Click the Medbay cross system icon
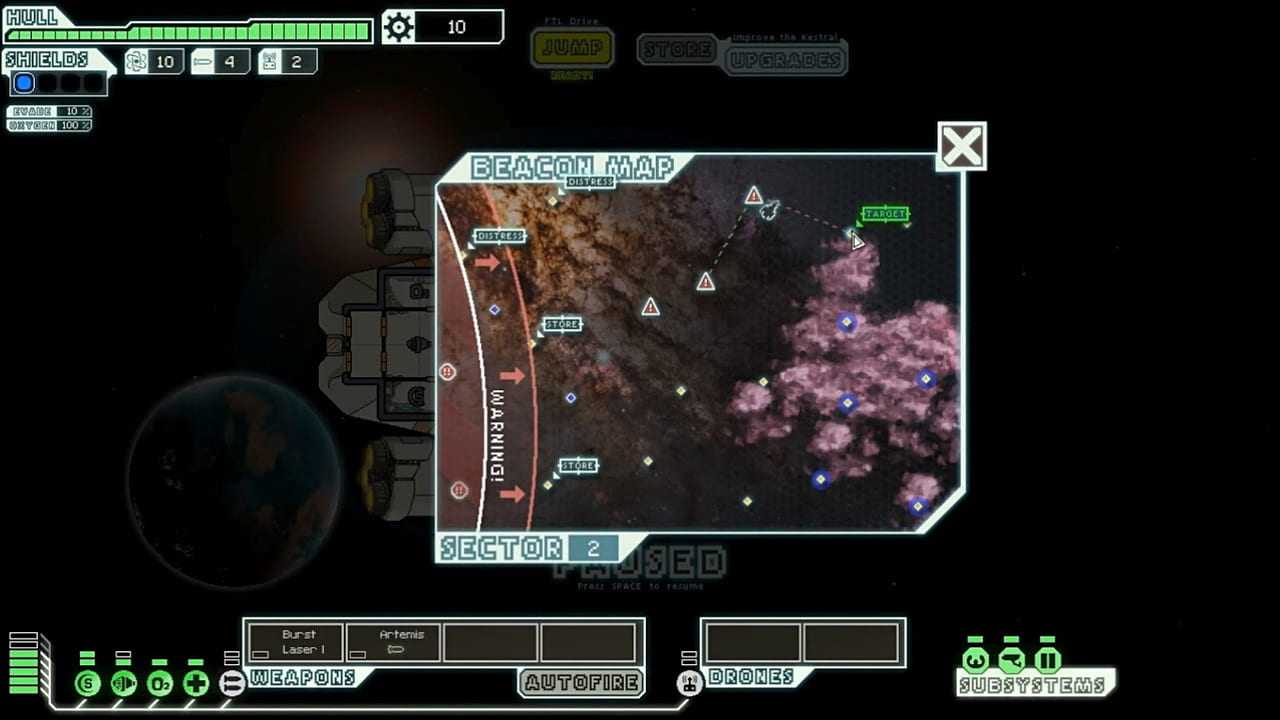 click(196, 684)
